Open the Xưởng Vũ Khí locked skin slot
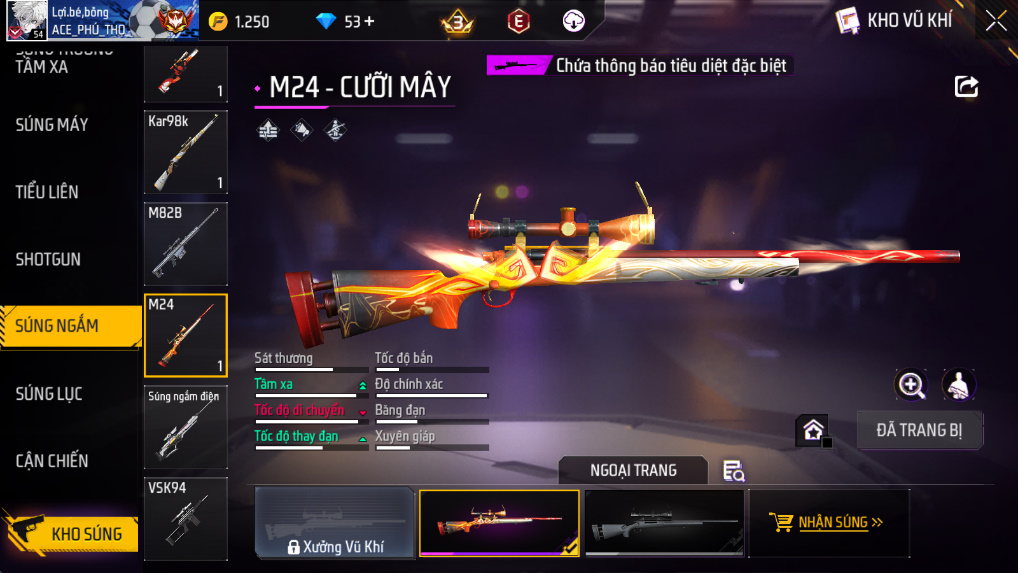1018x573 pixels. tap(335, 522)
